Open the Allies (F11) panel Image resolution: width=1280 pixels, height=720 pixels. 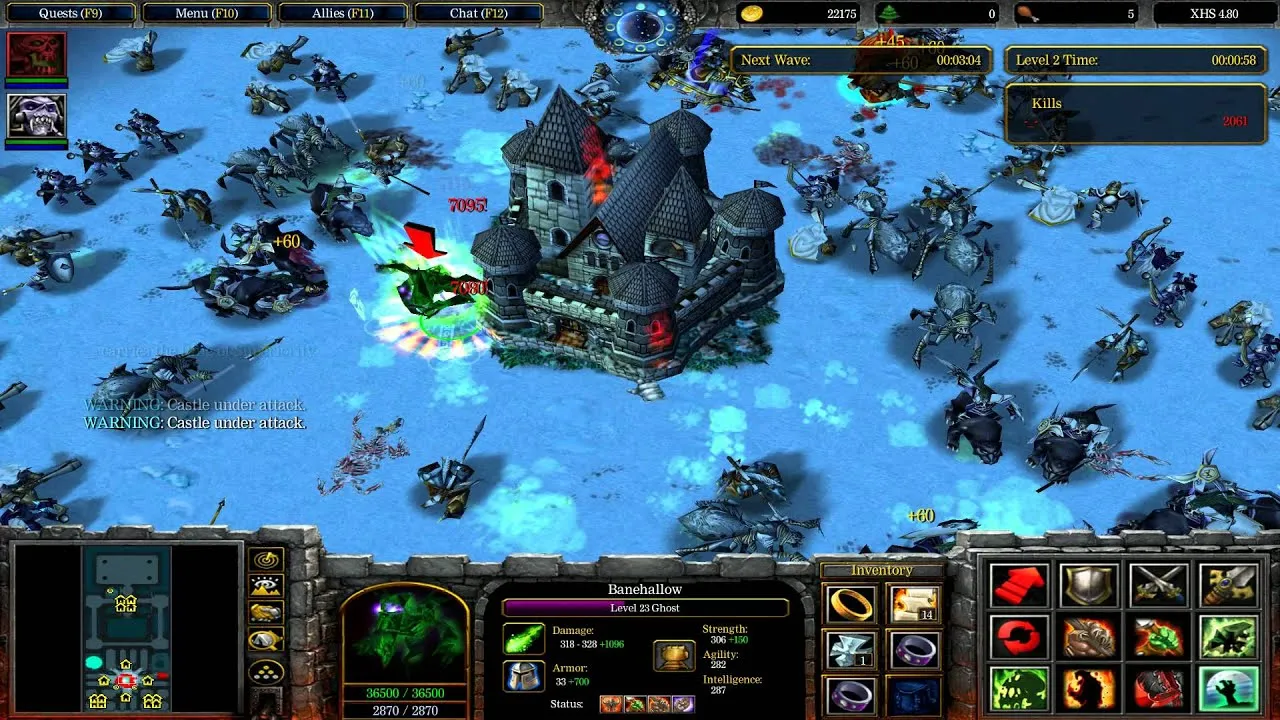pos(344,13)
